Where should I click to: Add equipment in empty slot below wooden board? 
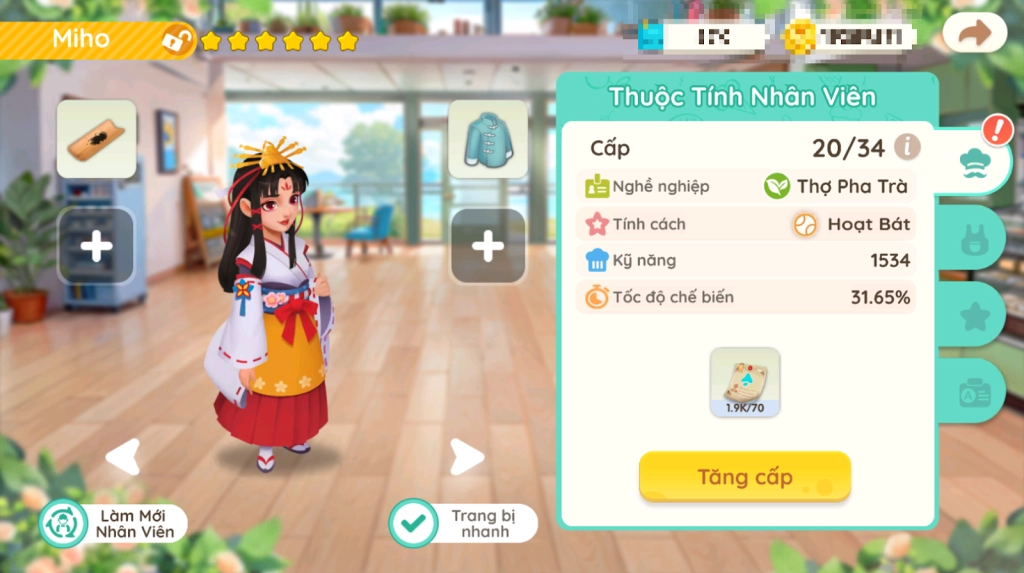[96, 246]
